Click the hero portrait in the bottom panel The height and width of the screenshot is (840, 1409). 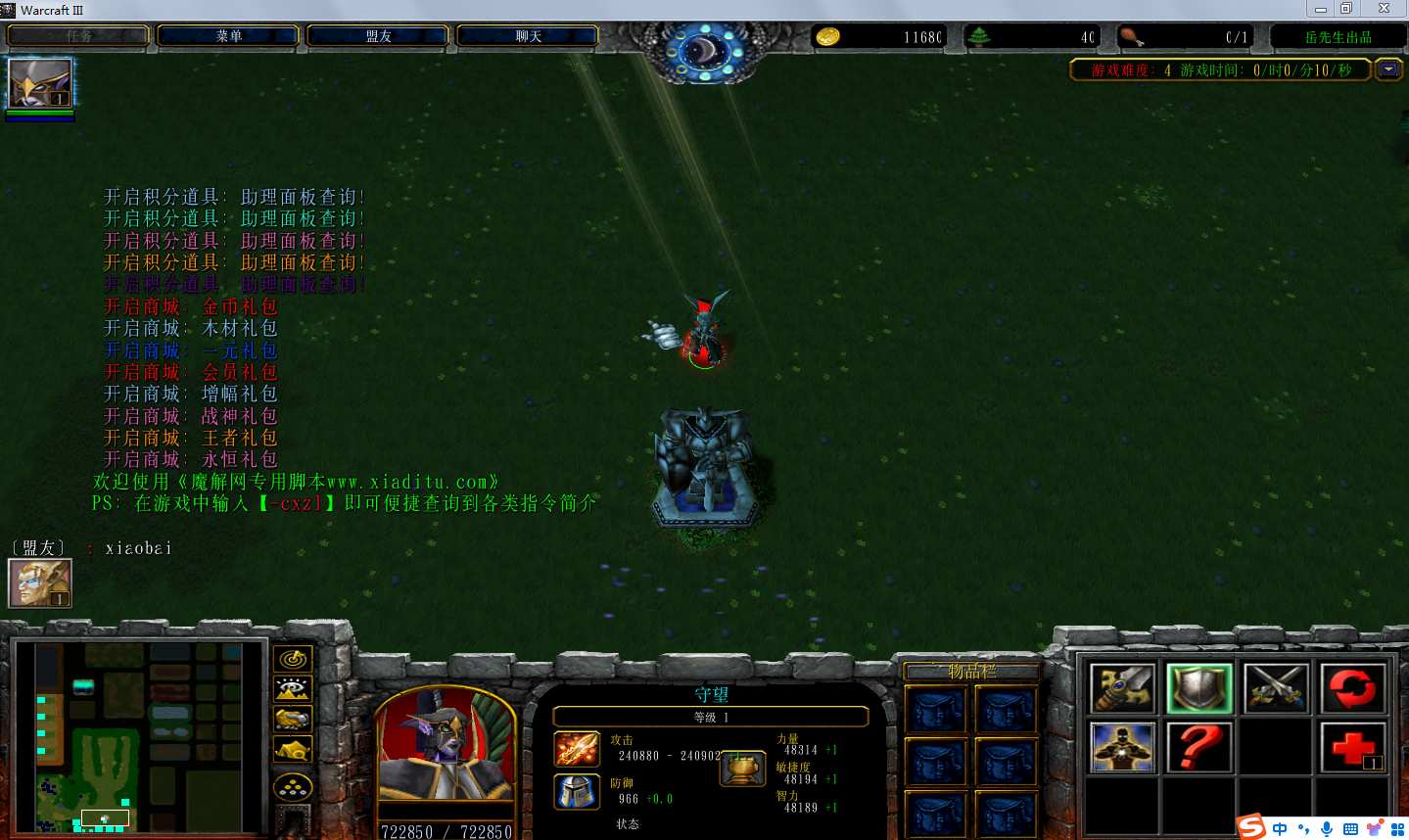446,749
